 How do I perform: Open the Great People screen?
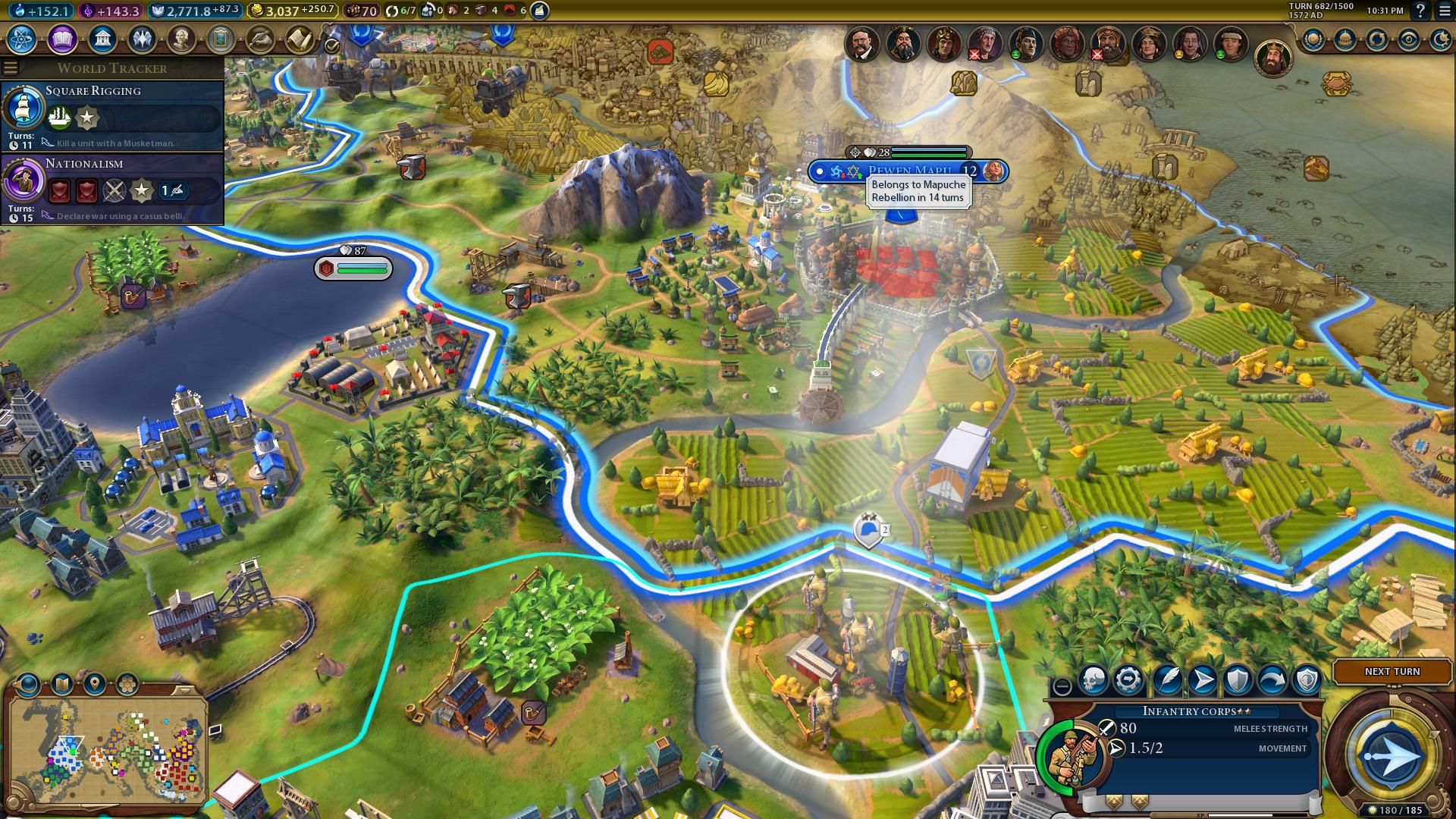[180, 39]
